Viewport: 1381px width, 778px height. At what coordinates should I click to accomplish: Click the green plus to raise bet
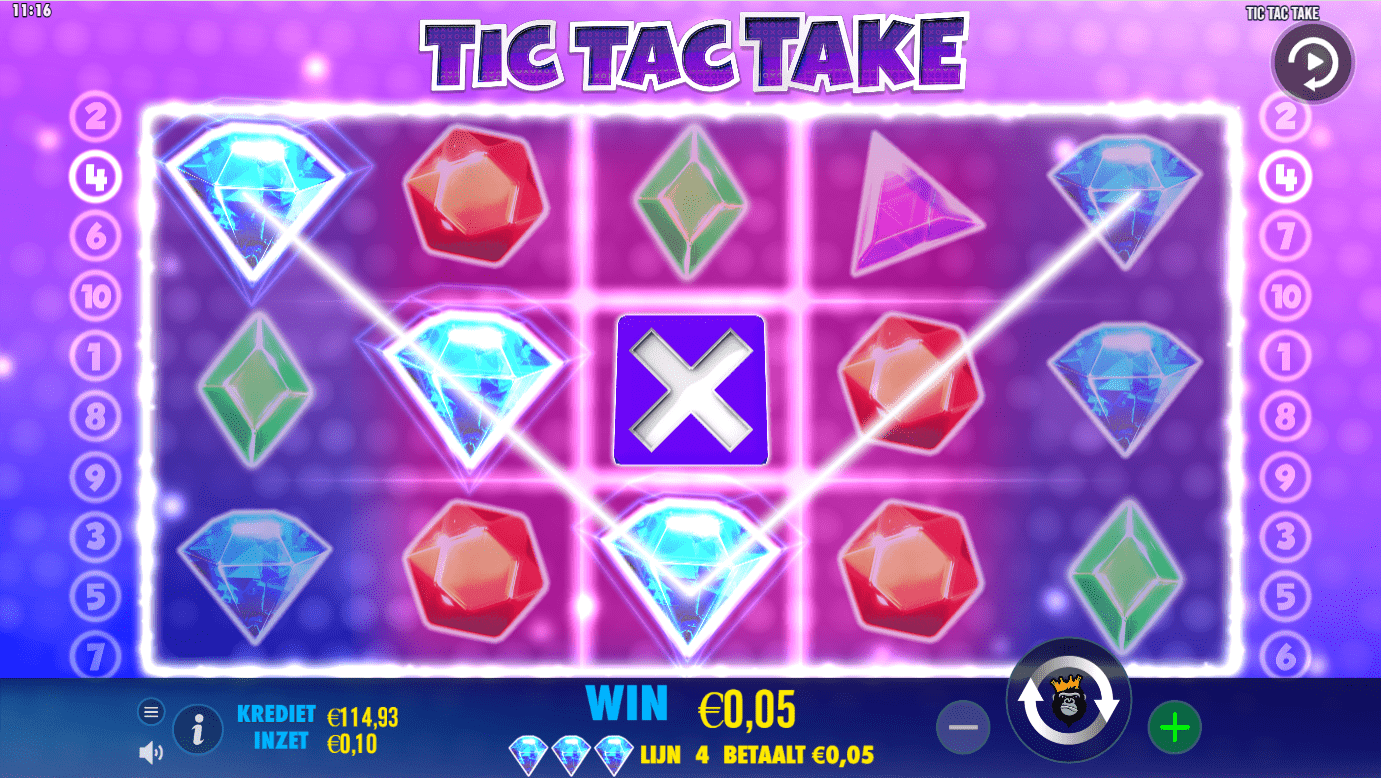pos(1174,727)
